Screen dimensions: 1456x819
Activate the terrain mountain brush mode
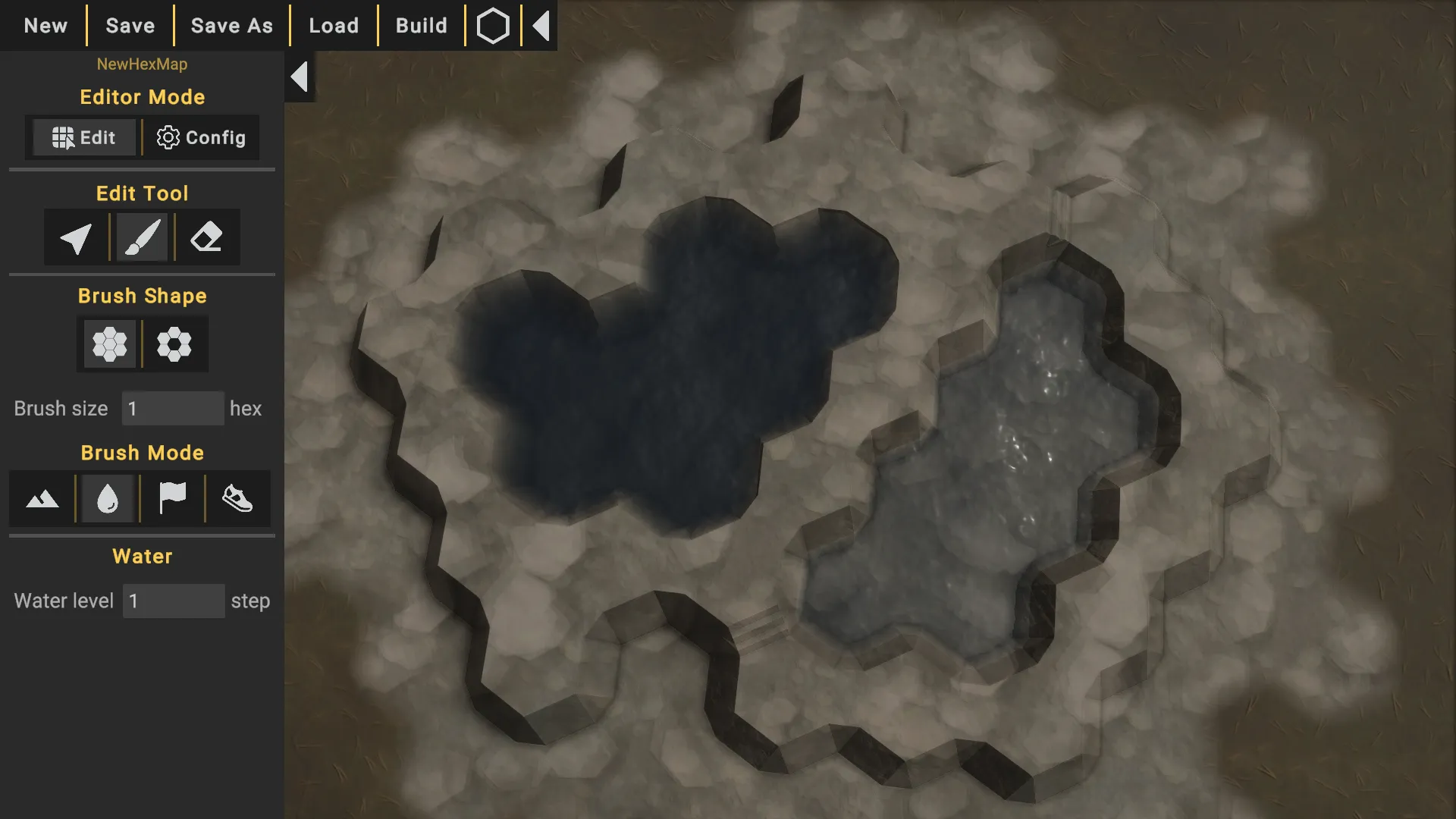[x=42, y=499]
